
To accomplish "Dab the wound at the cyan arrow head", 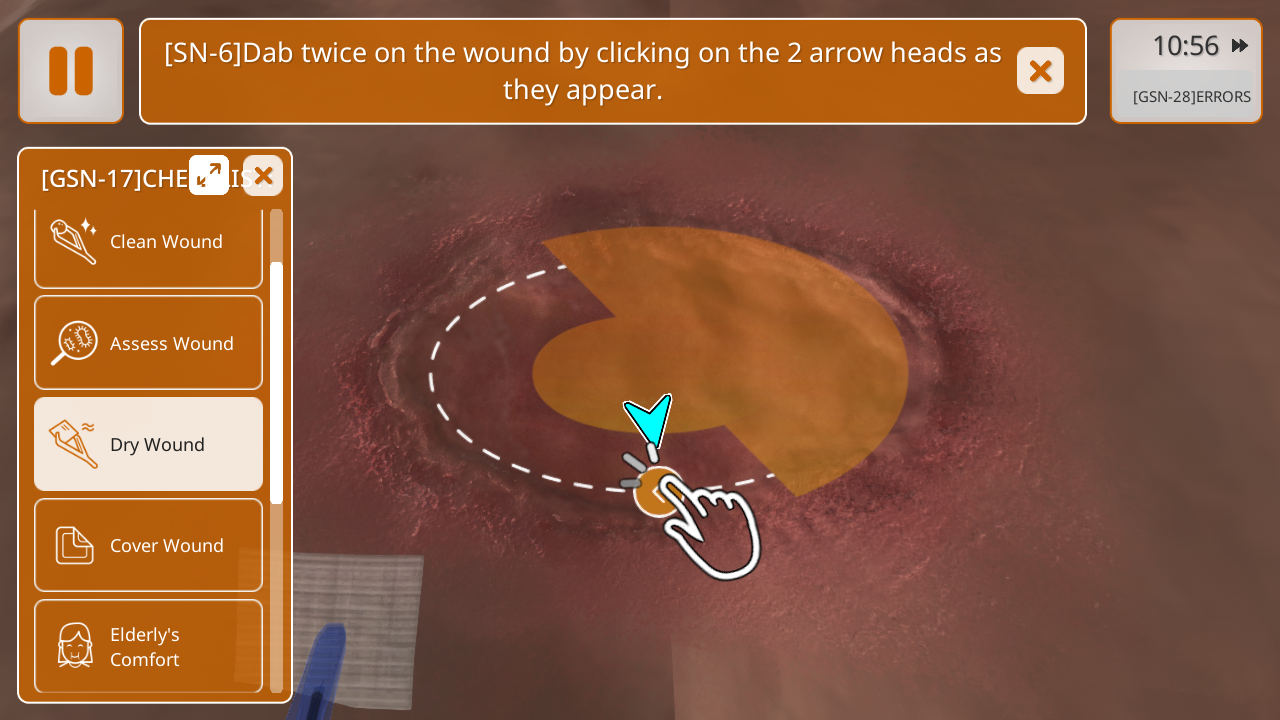I will [x=650, y=420].
